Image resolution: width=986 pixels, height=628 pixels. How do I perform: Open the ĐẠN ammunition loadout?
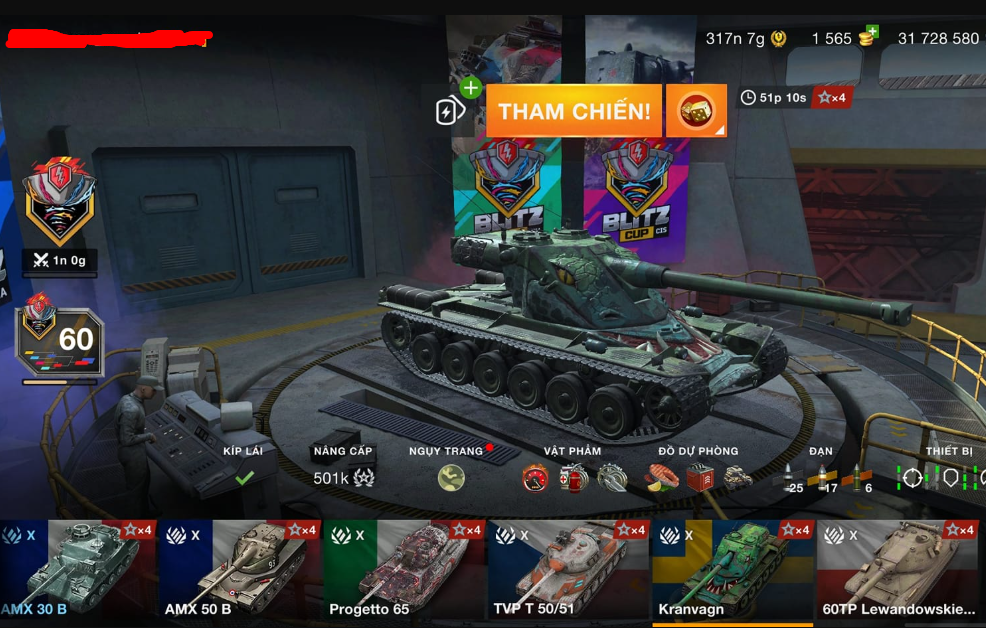click(822, 472)
